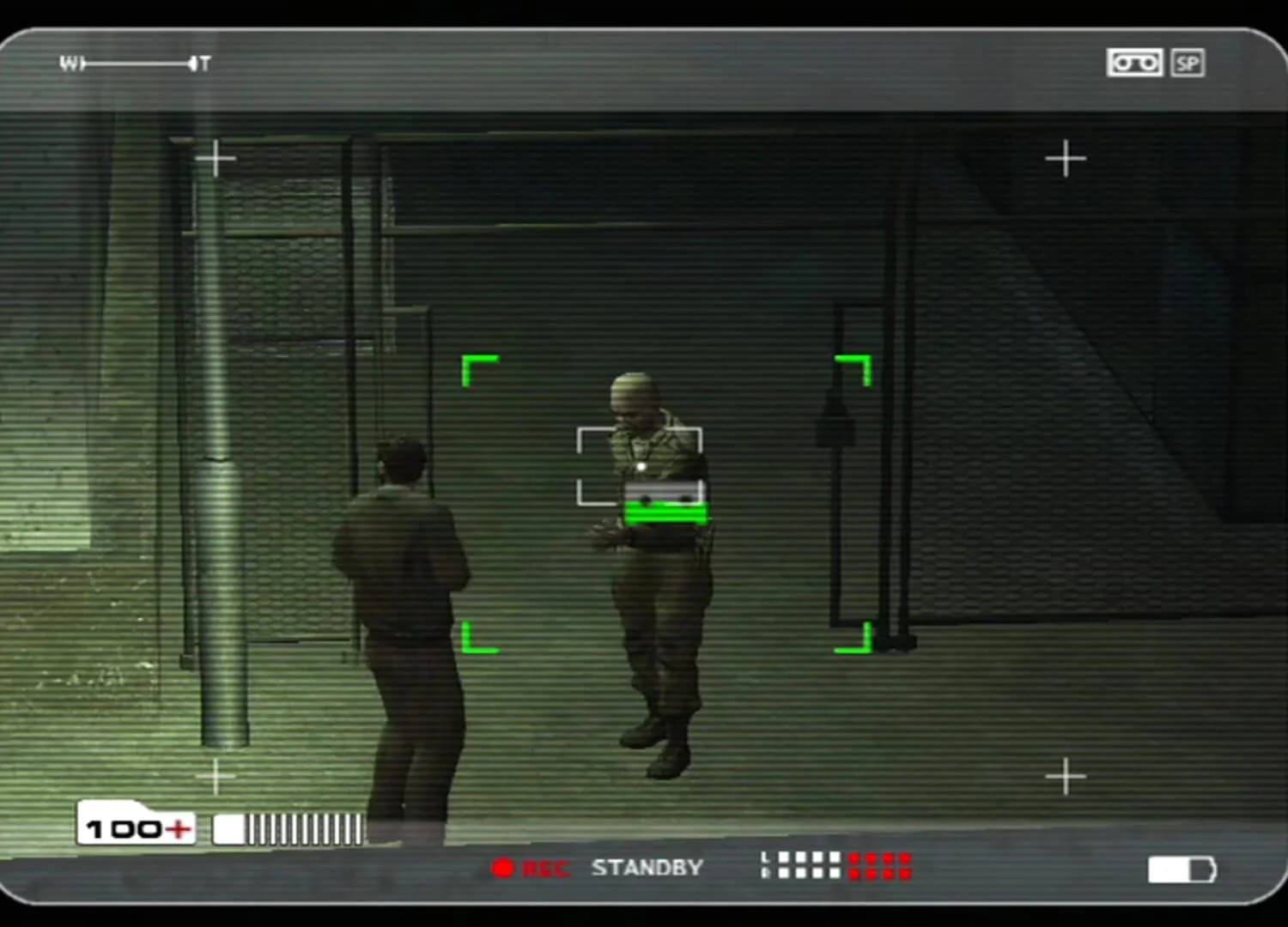Image resolution: width=1288 pixels, height=927 pixels.
Task: Click the battery level icon
Action: tap(1182, 869)
